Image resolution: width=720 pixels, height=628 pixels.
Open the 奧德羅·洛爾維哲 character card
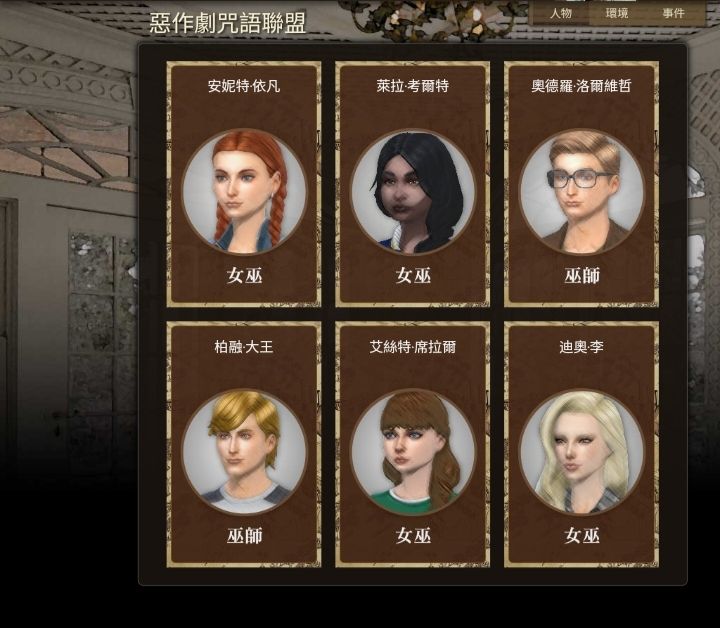581,185
